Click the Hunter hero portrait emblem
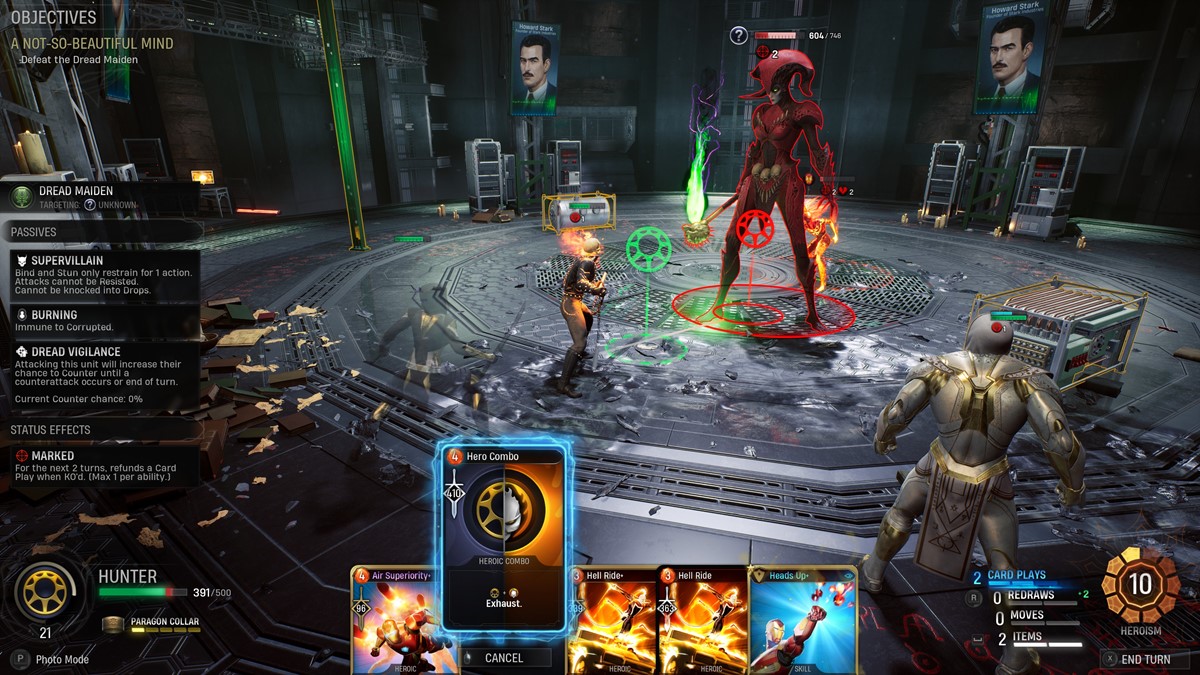1200x675 pixels. point(47,591)
